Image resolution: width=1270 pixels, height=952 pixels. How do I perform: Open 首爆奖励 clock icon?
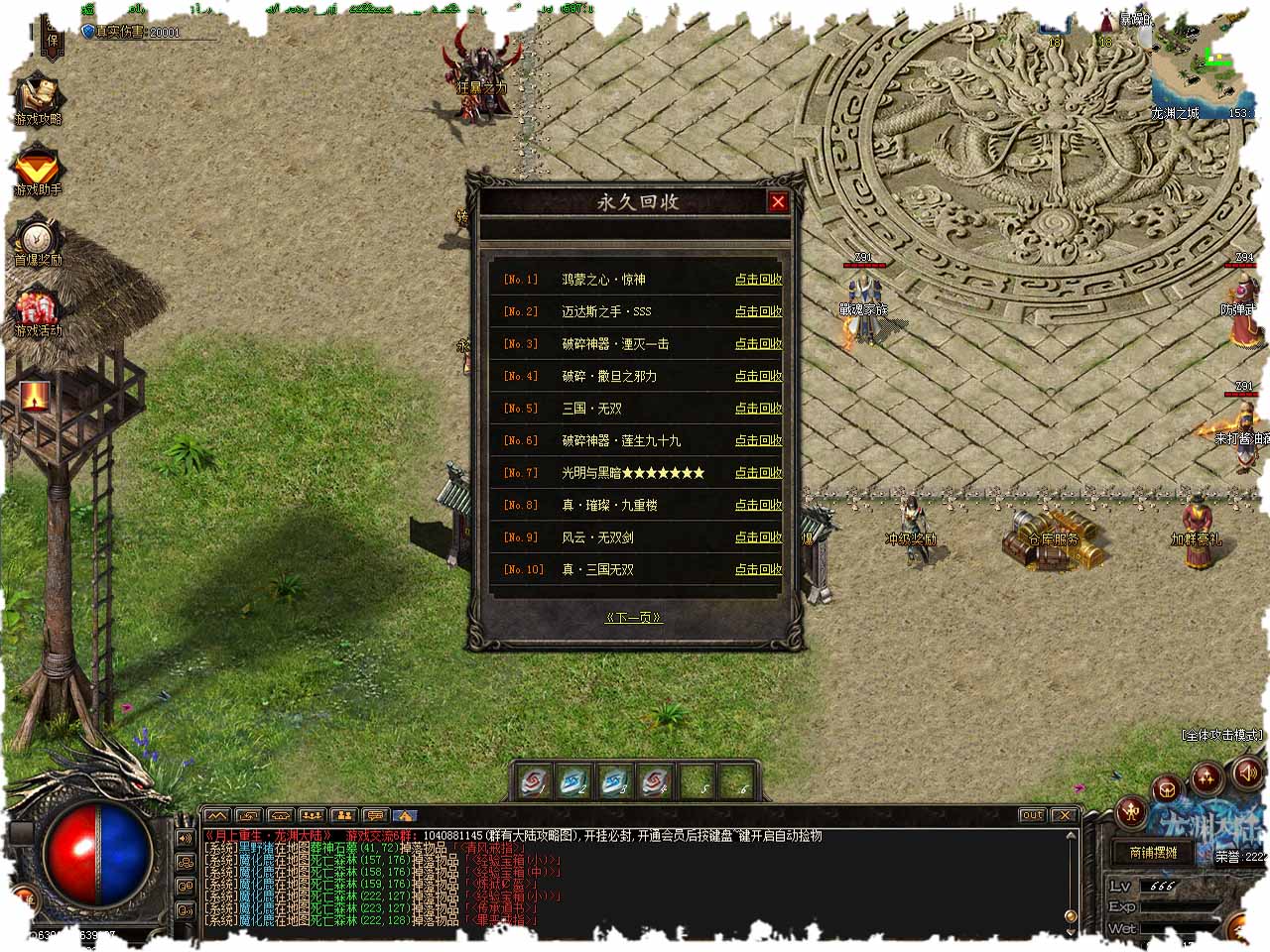(x=38, y=241)
